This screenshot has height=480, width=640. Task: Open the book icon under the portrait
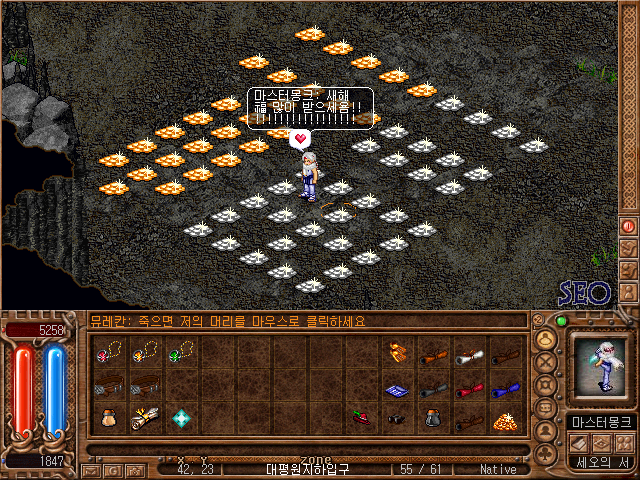coord(578,442)
